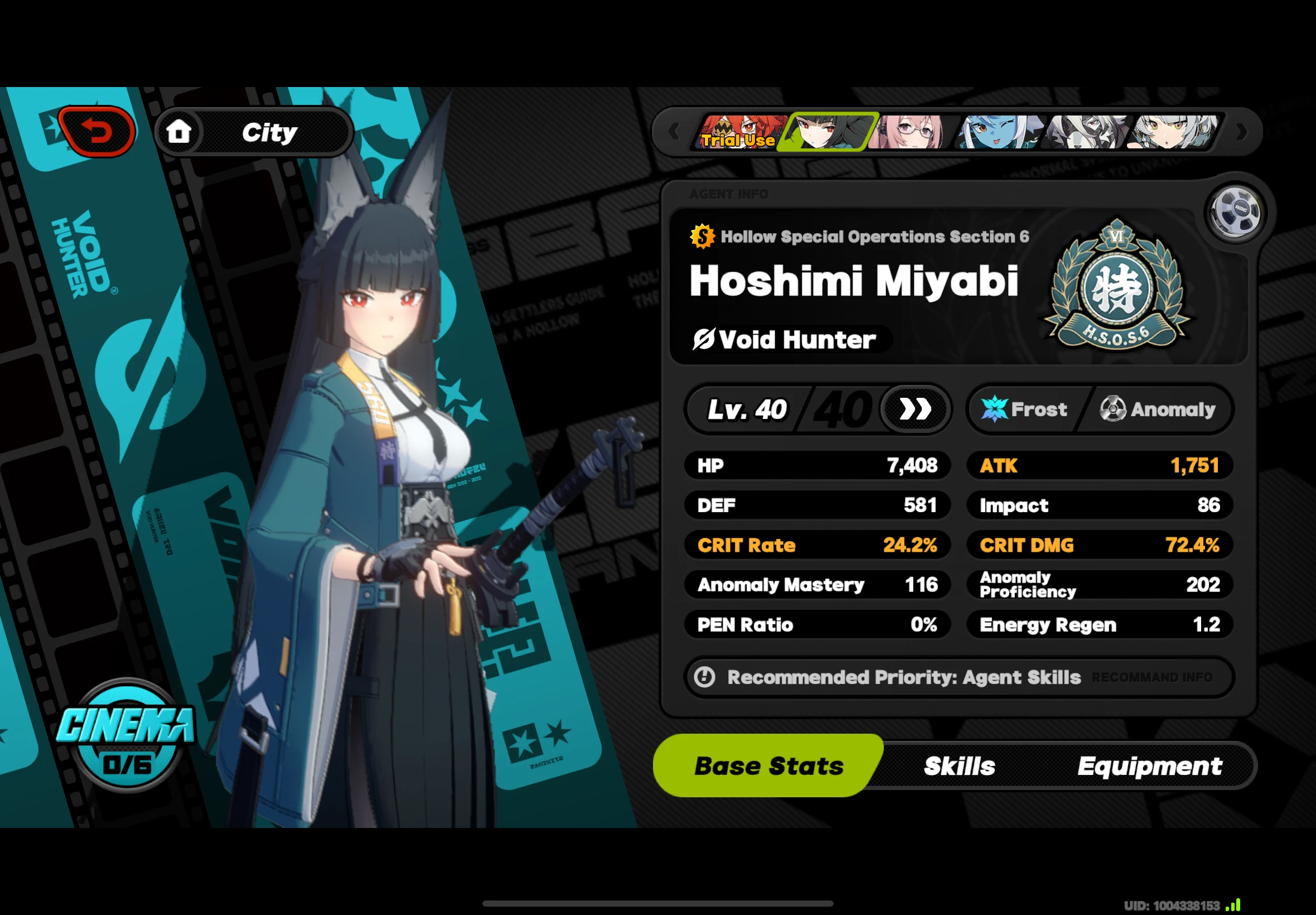Click the Base Stats button
The width and height of the screenshot is (1316, 915).
[x=769, y=765]
